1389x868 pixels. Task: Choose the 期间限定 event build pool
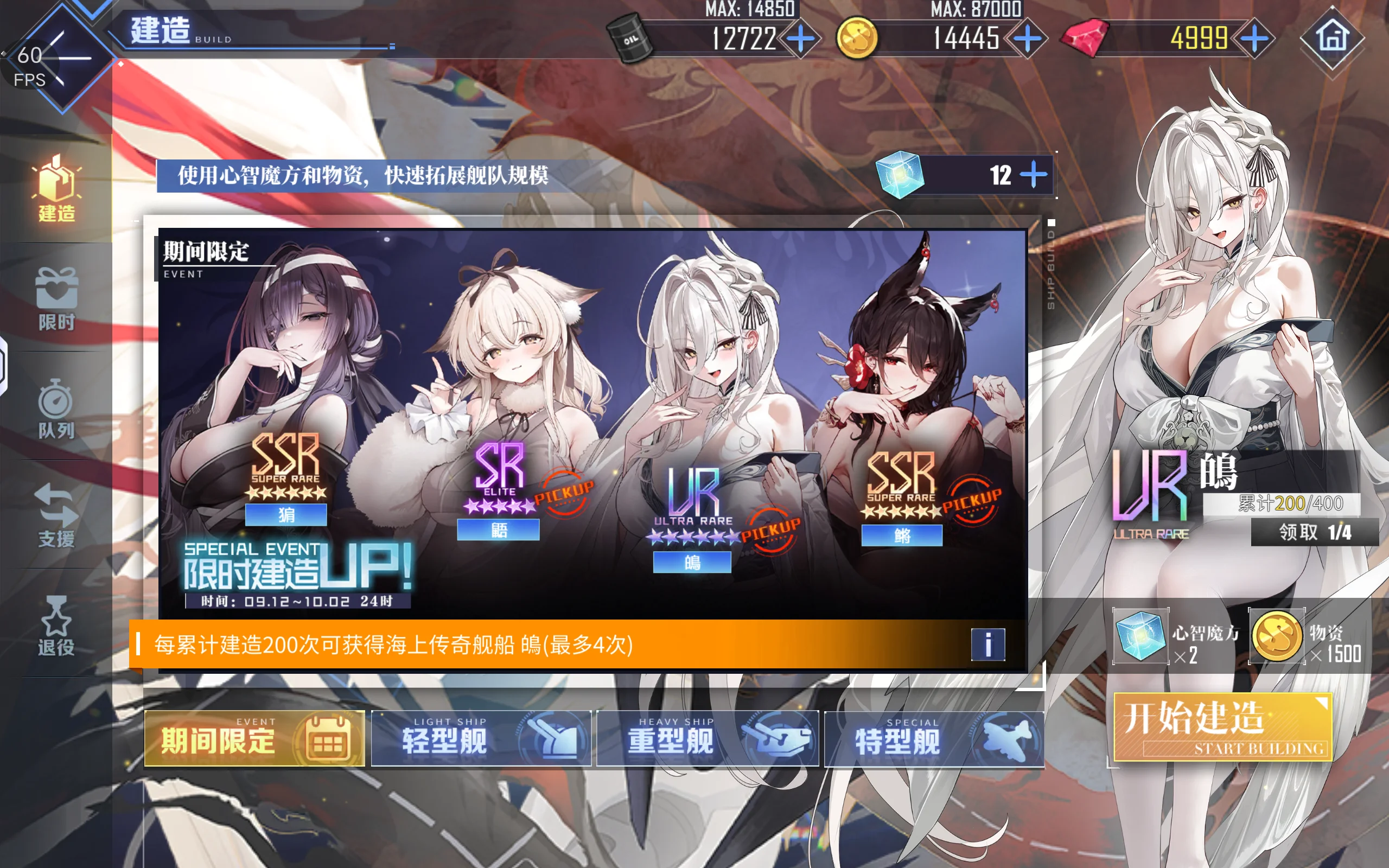(x=254, y=739)
